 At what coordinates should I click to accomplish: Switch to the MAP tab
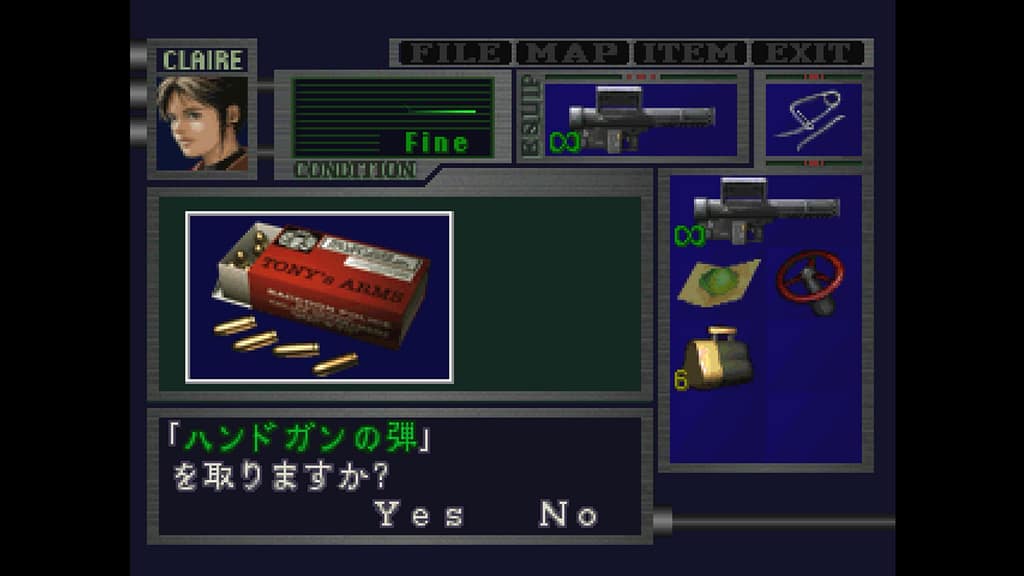tap(574, 53)
